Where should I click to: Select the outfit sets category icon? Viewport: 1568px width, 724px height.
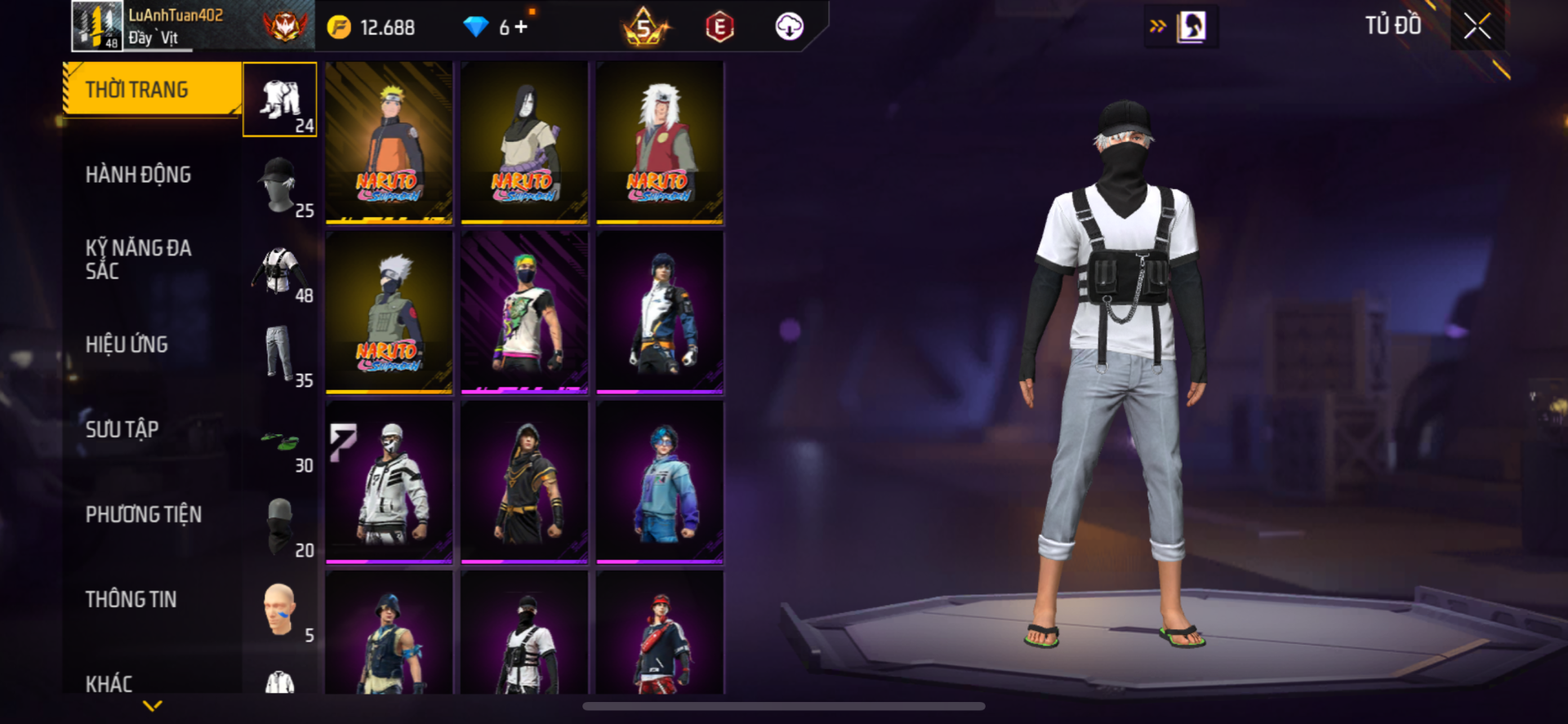tap(280, 100)
